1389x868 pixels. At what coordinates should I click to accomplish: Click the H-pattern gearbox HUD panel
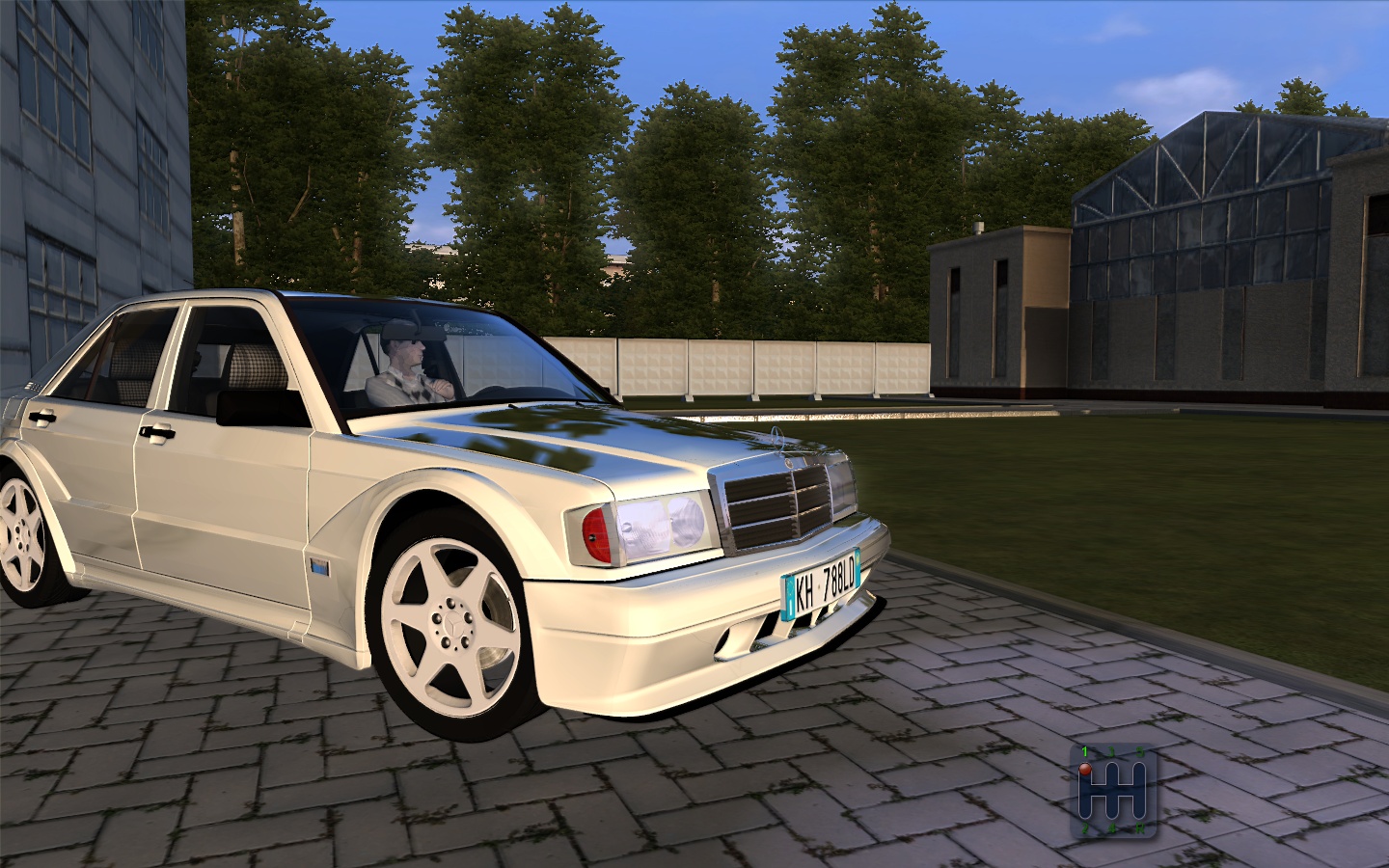1114,791
